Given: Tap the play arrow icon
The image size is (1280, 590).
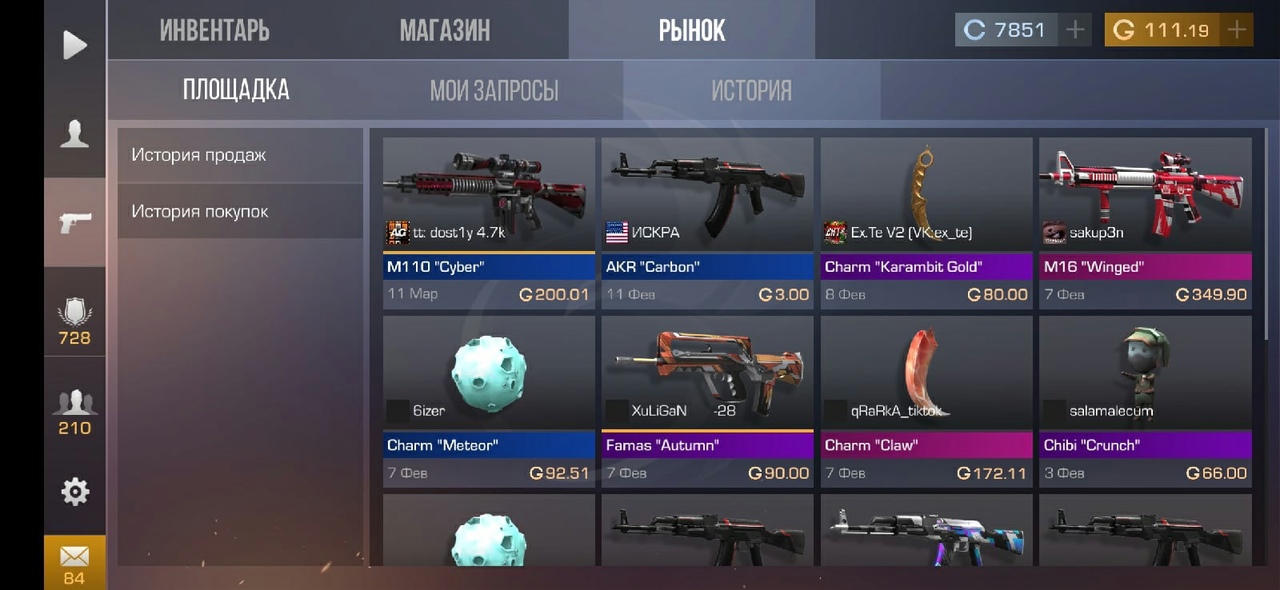Looking at the screenshot, I should click(75, 45).
